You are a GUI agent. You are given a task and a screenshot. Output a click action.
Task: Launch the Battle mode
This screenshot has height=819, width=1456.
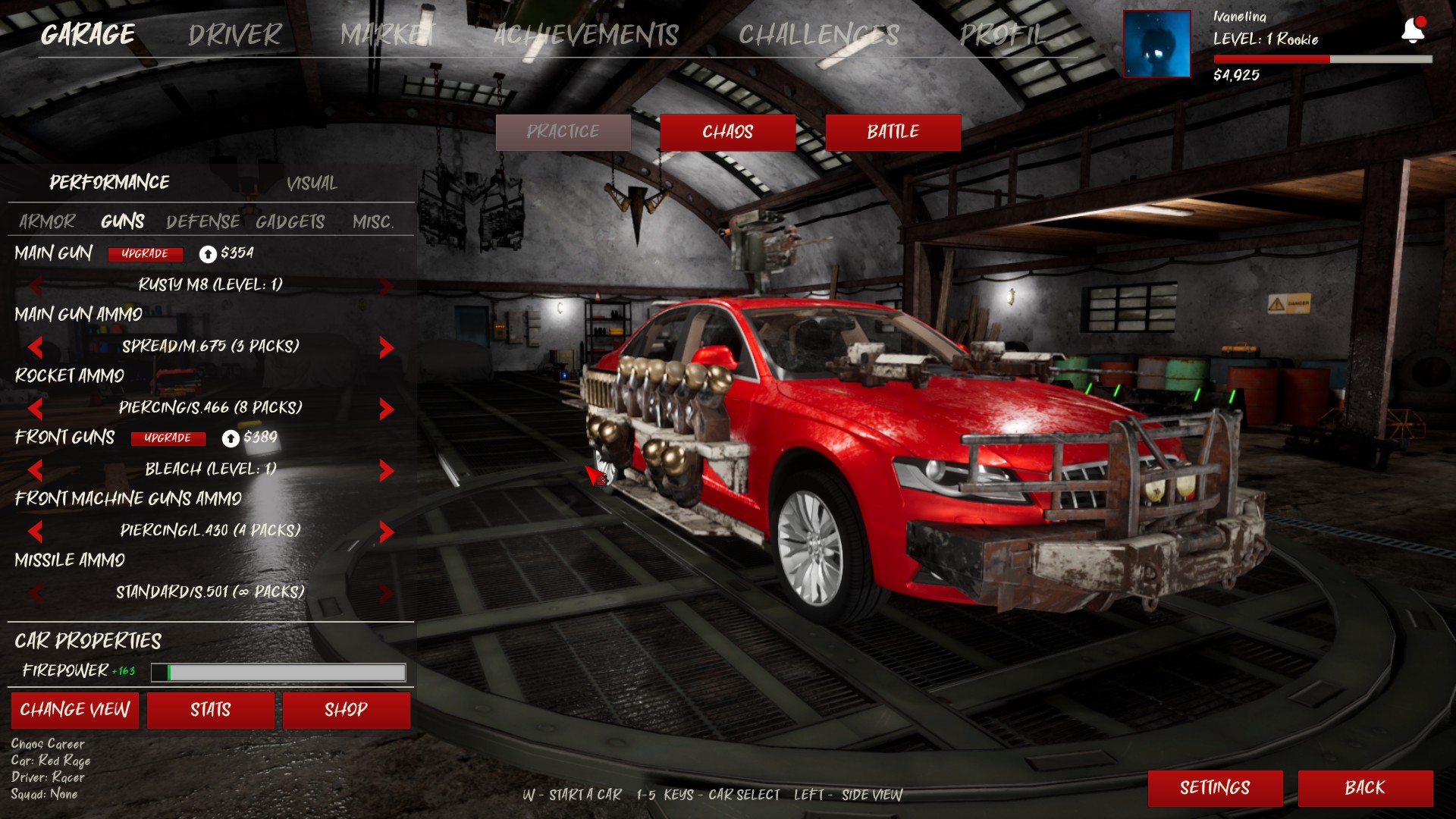pyautogui.click(x=893, y=133)
